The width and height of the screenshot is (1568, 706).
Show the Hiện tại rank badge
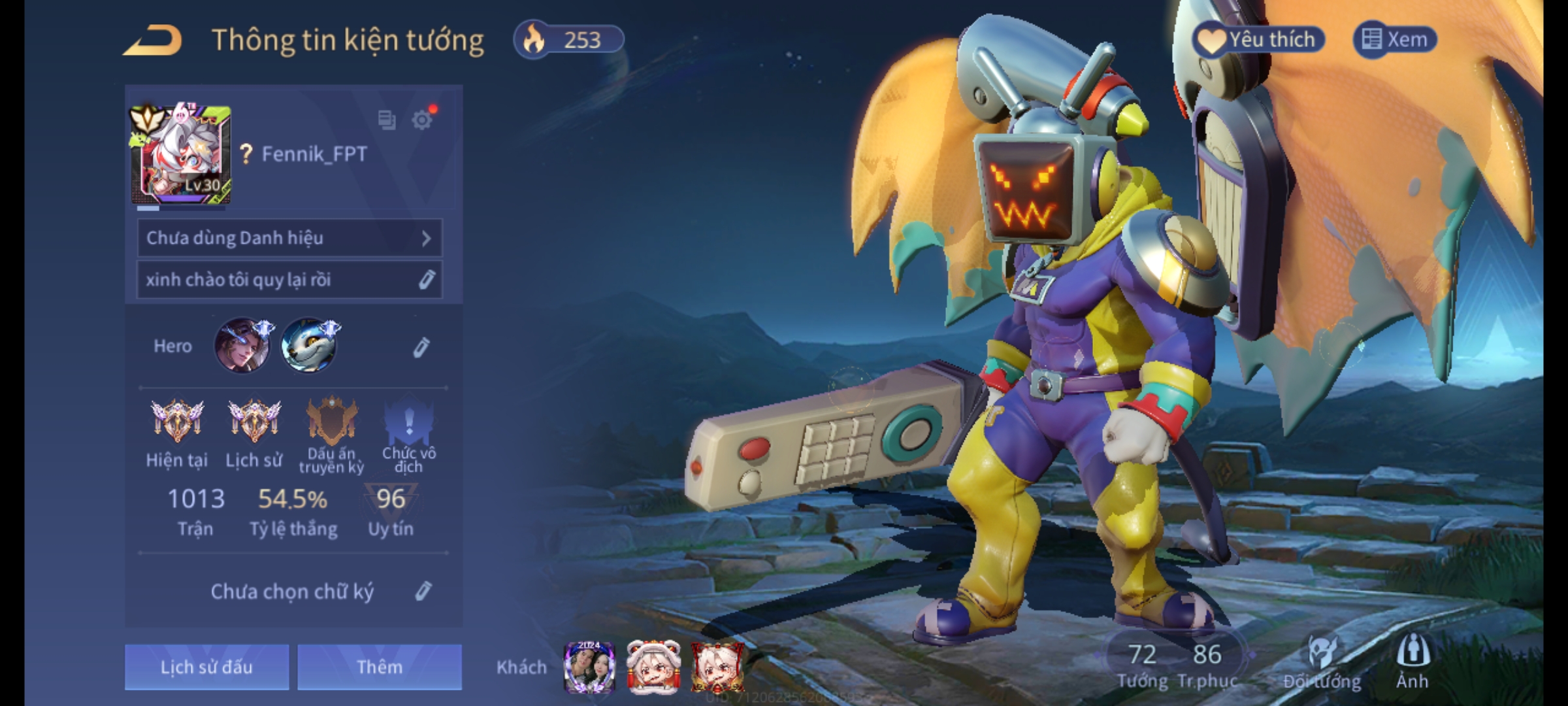177,422
